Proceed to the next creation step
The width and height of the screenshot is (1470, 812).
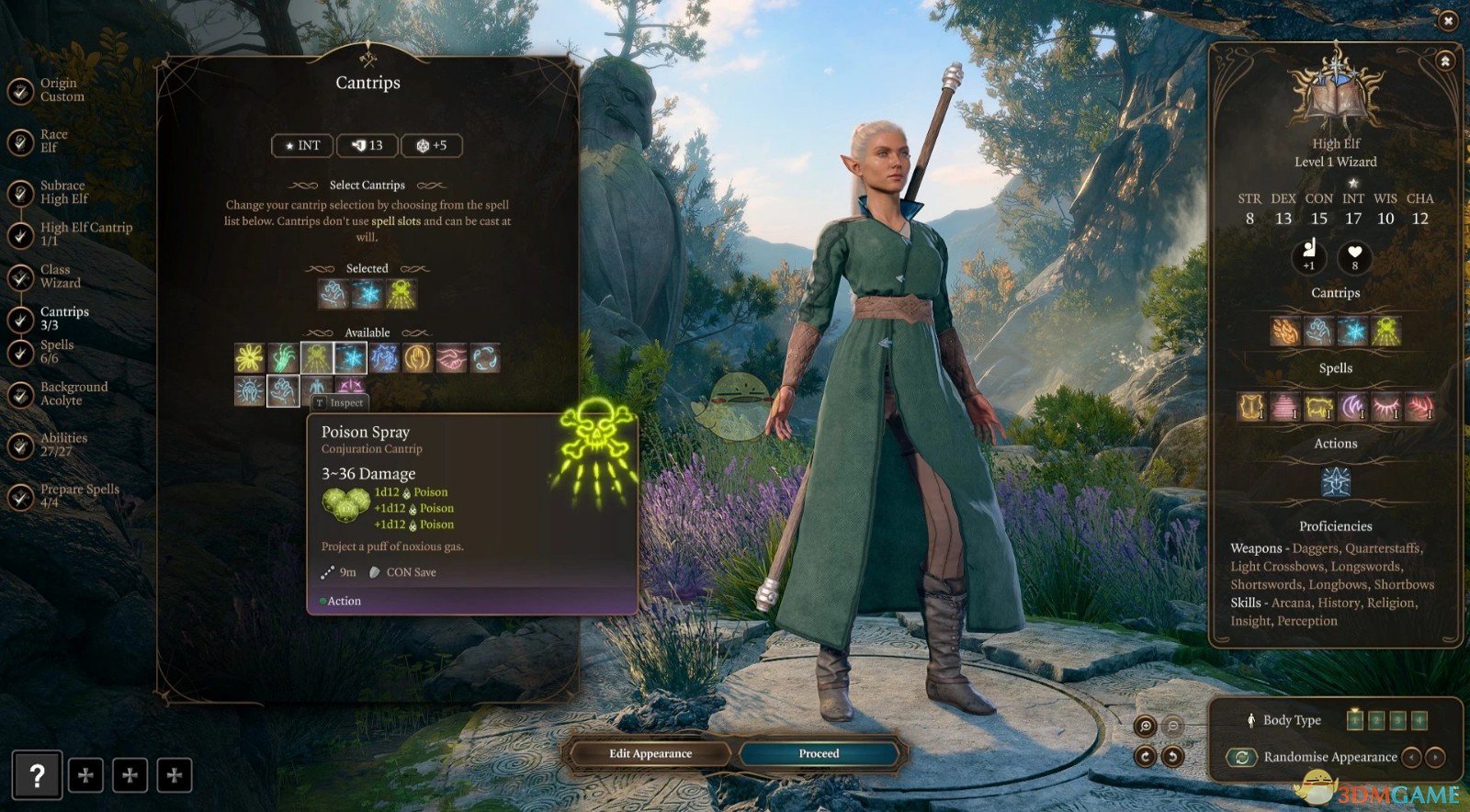819,754
